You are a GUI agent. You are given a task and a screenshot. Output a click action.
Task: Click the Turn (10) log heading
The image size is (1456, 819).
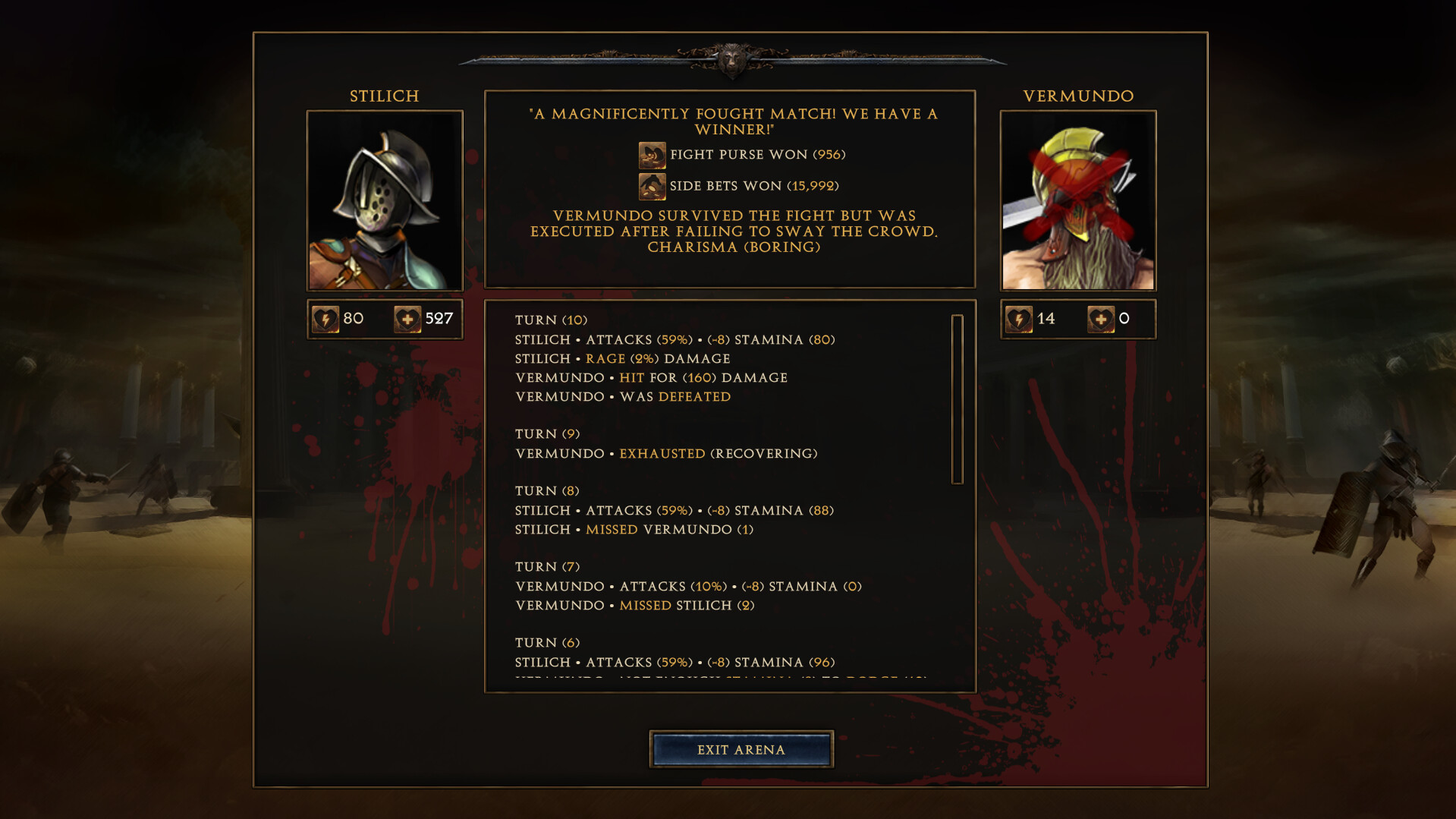tap(552, 320)
